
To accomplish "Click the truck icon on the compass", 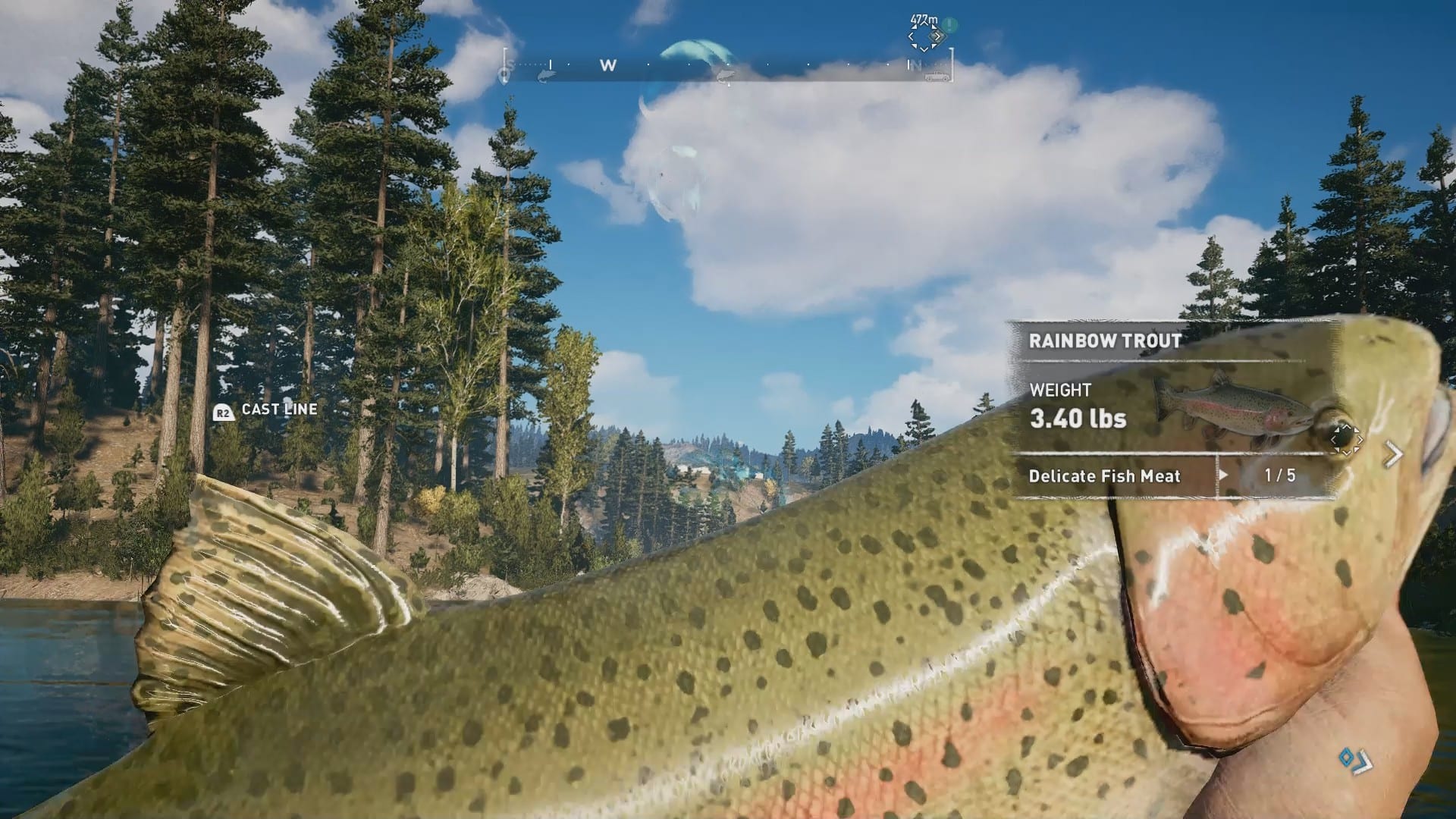I will pos(938,76).
